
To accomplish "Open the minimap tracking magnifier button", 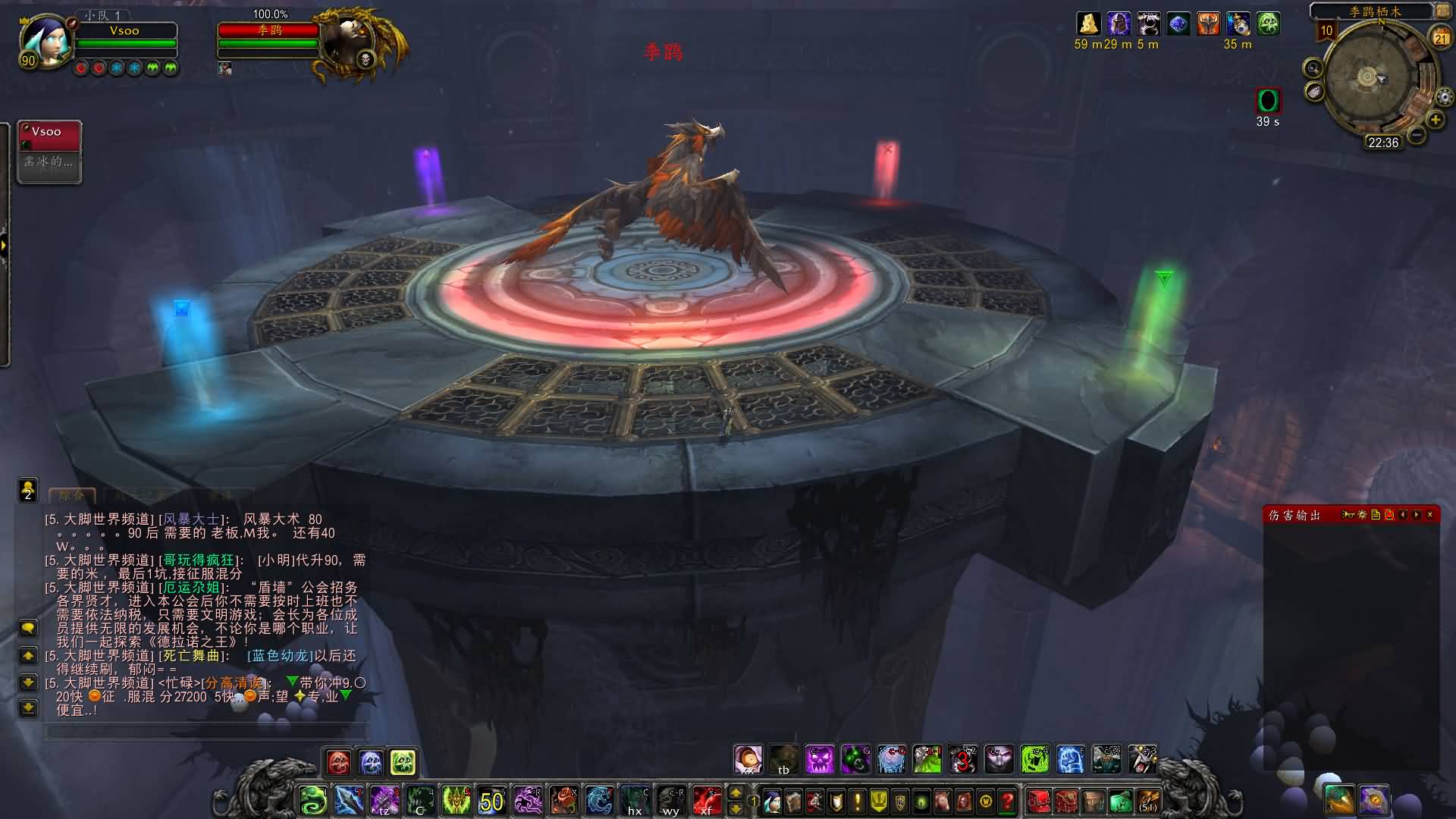I will 1313,69.
